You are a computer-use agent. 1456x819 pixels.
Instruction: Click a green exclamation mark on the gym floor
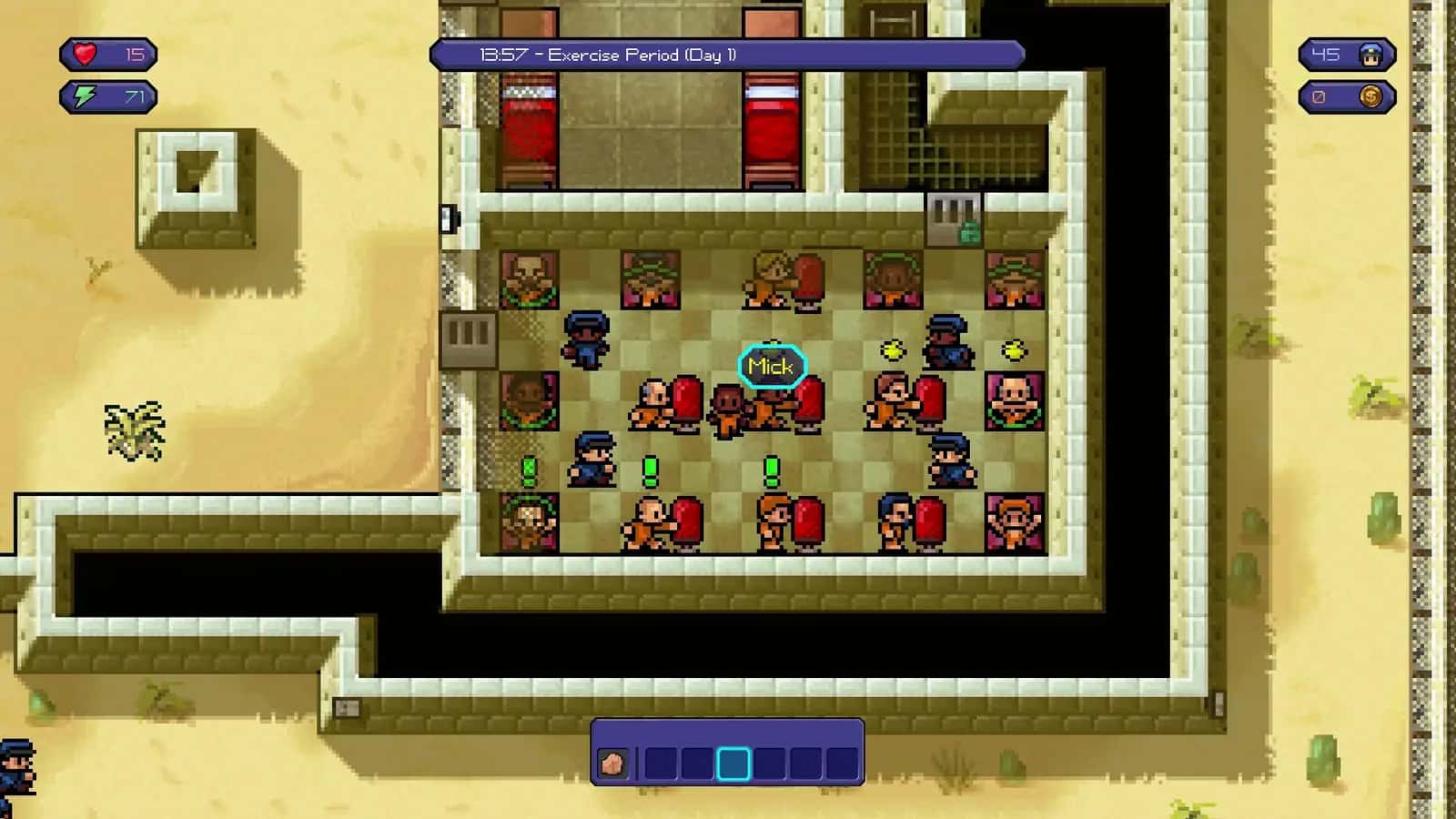pyautogui.click(x=651, y=468)
